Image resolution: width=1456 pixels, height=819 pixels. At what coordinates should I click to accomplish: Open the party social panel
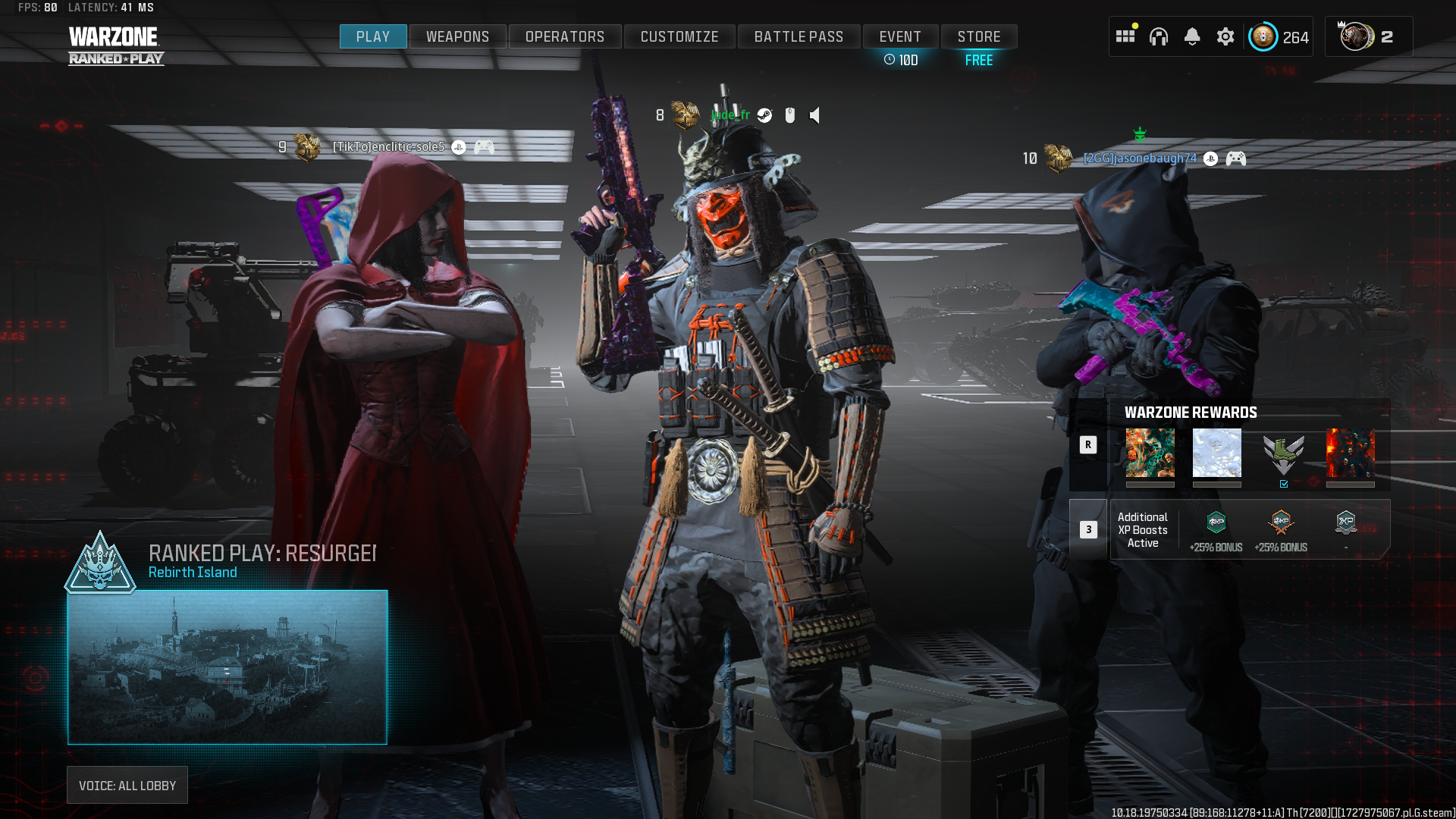tap(1368, 36)
